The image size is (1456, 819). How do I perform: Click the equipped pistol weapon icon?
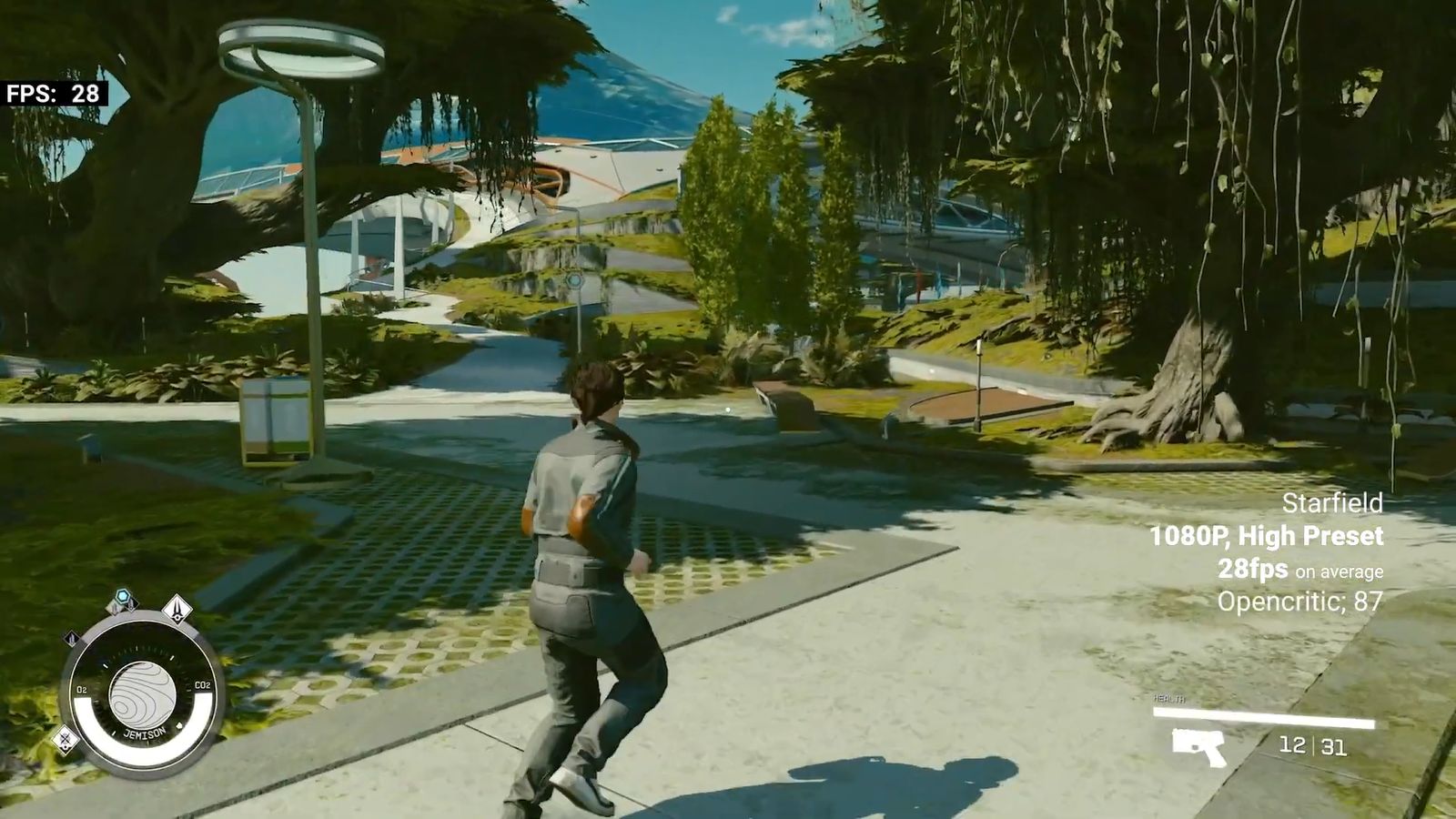click(x=1199, y=747)
